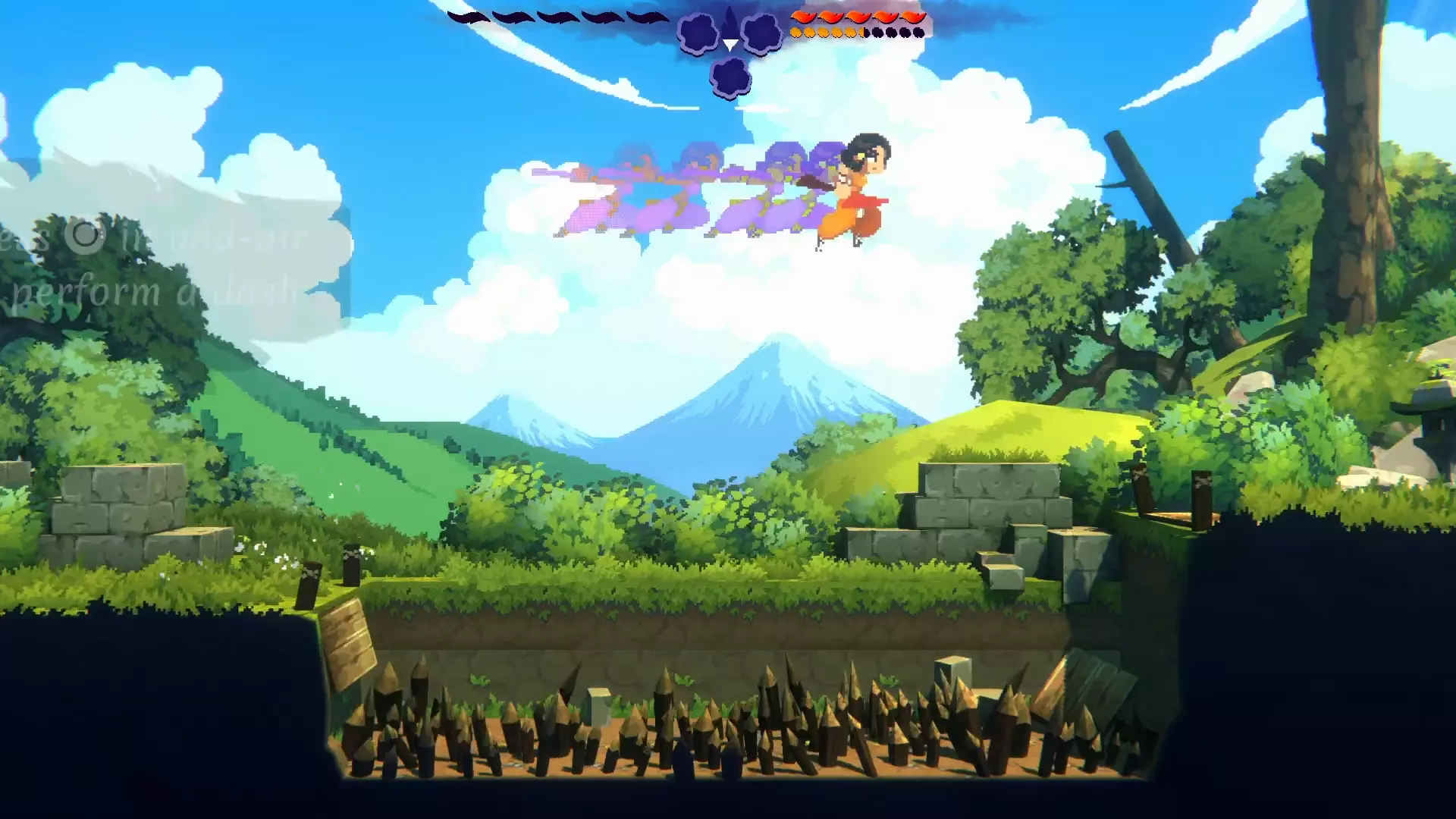Click the last red flame icon on the right

pos(912,15)
